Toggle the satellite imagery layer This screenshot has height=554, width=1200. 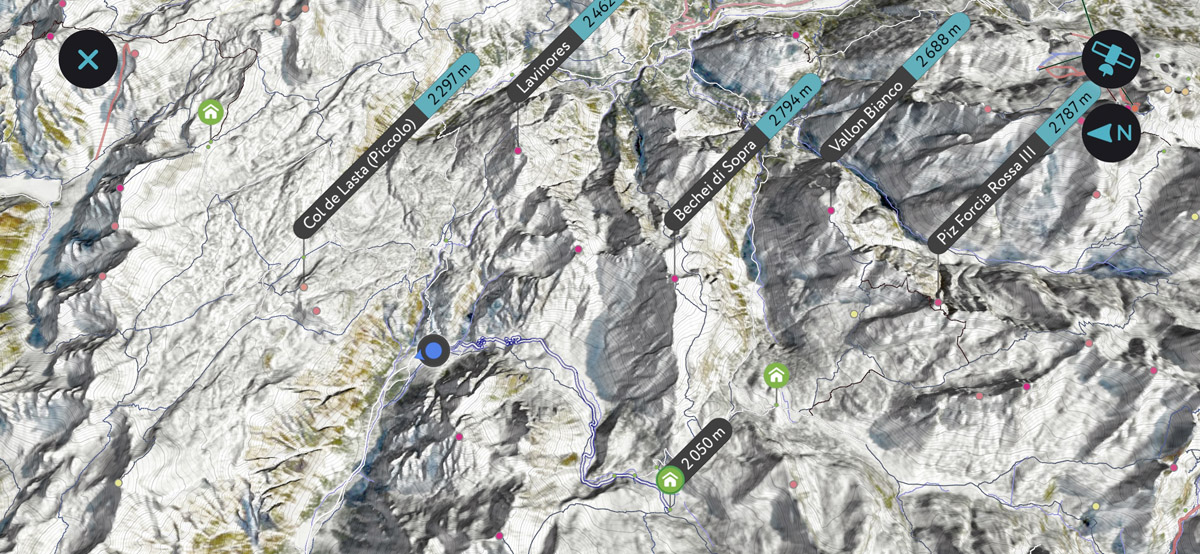point(1111,59)
